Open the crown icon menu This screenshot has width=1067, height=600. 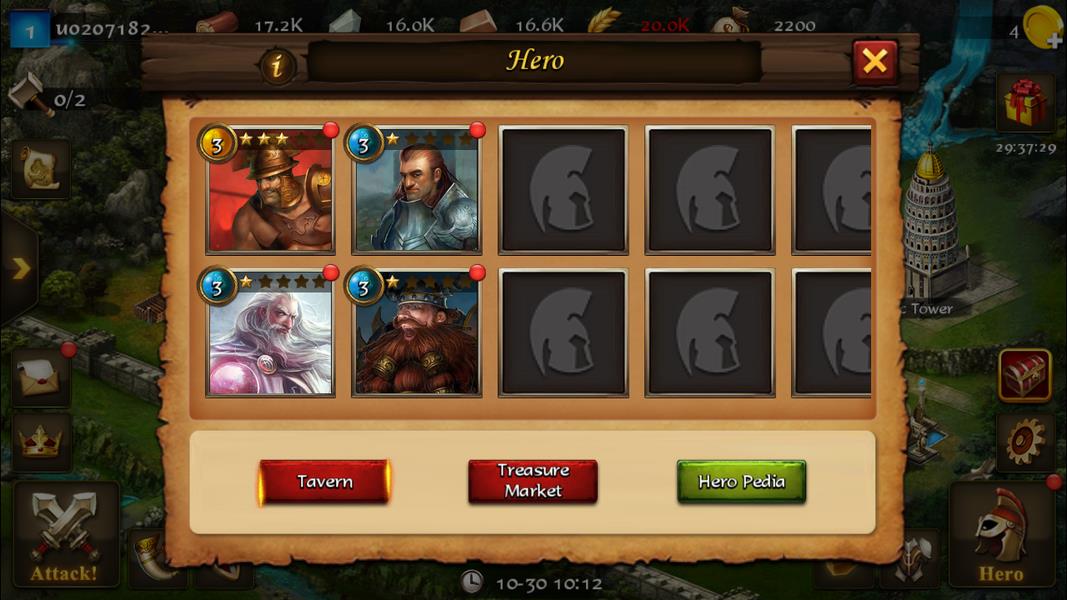[x=41, y=441]
